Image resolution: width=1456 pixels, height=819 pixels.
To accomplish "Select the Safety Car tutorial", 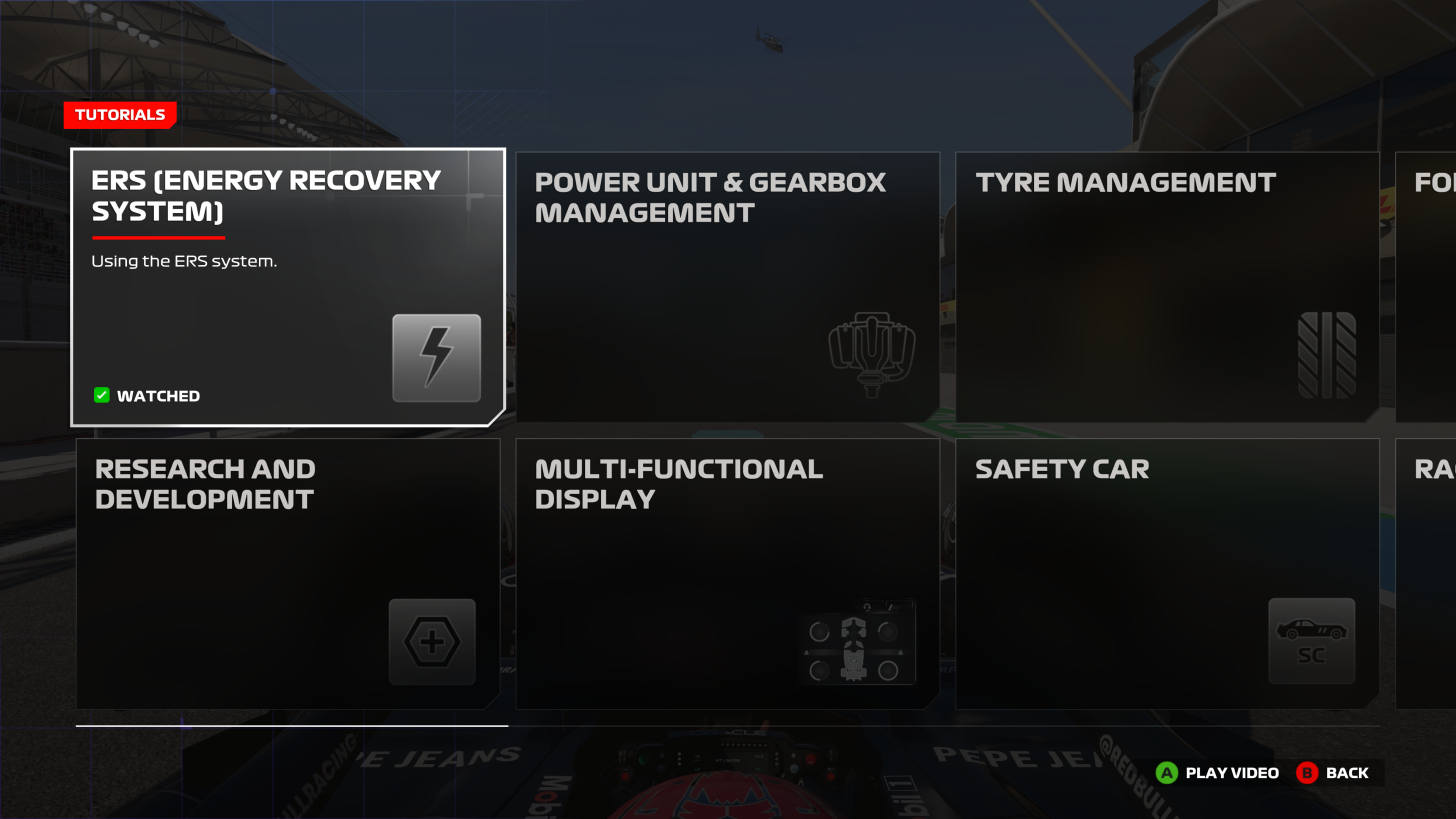I will pos(1167,573).
